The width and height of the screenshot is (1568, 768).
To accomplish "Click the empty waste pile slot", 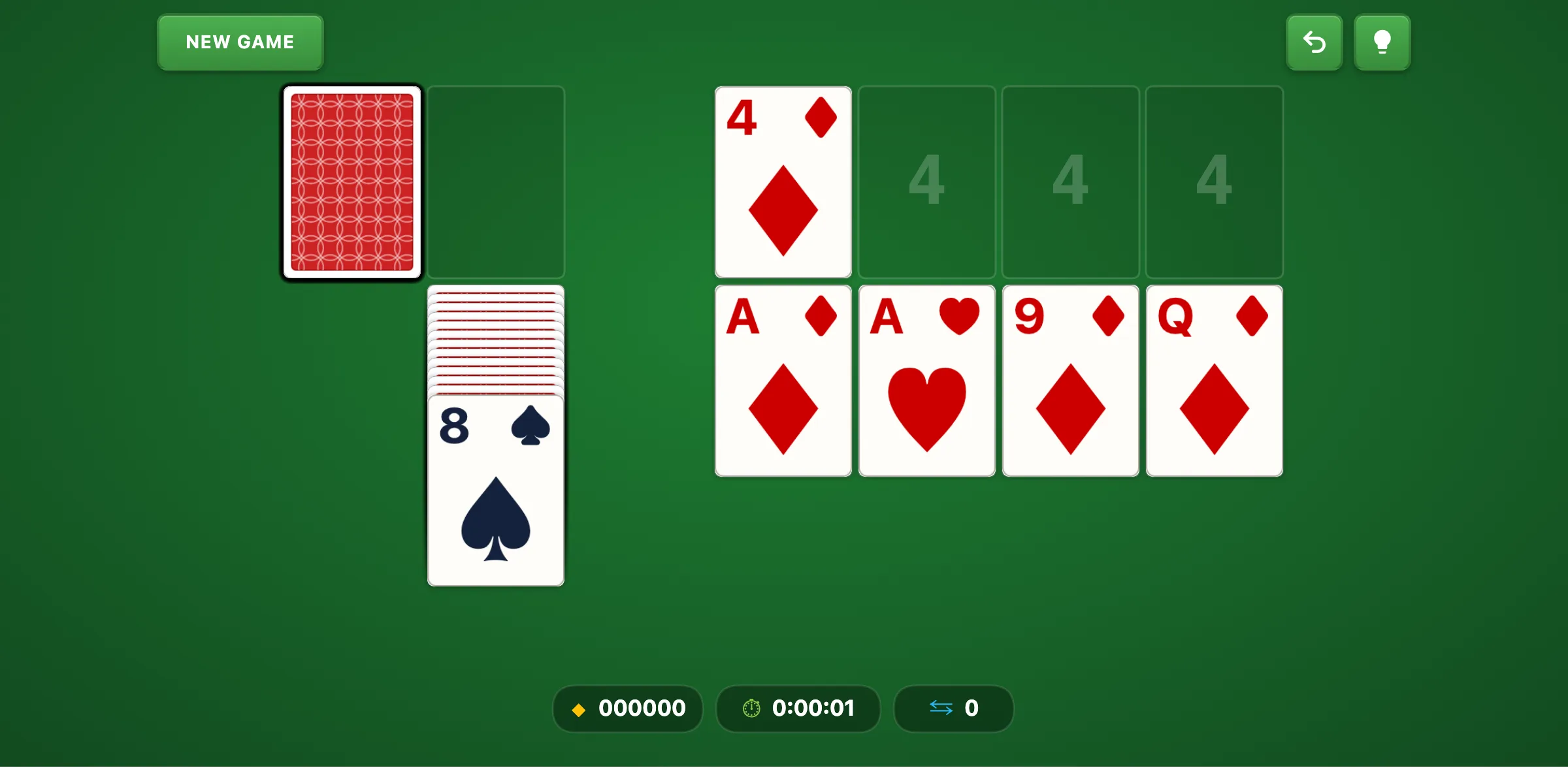I will pyautogui.click(x=496, y=182).
